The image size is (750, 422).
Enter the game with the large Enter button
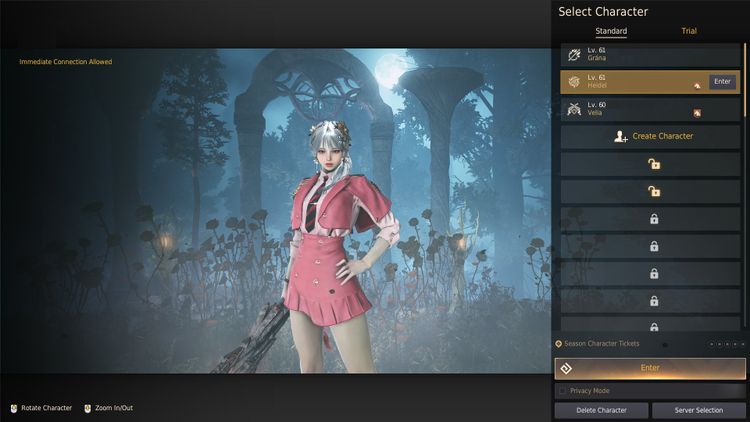650,368
